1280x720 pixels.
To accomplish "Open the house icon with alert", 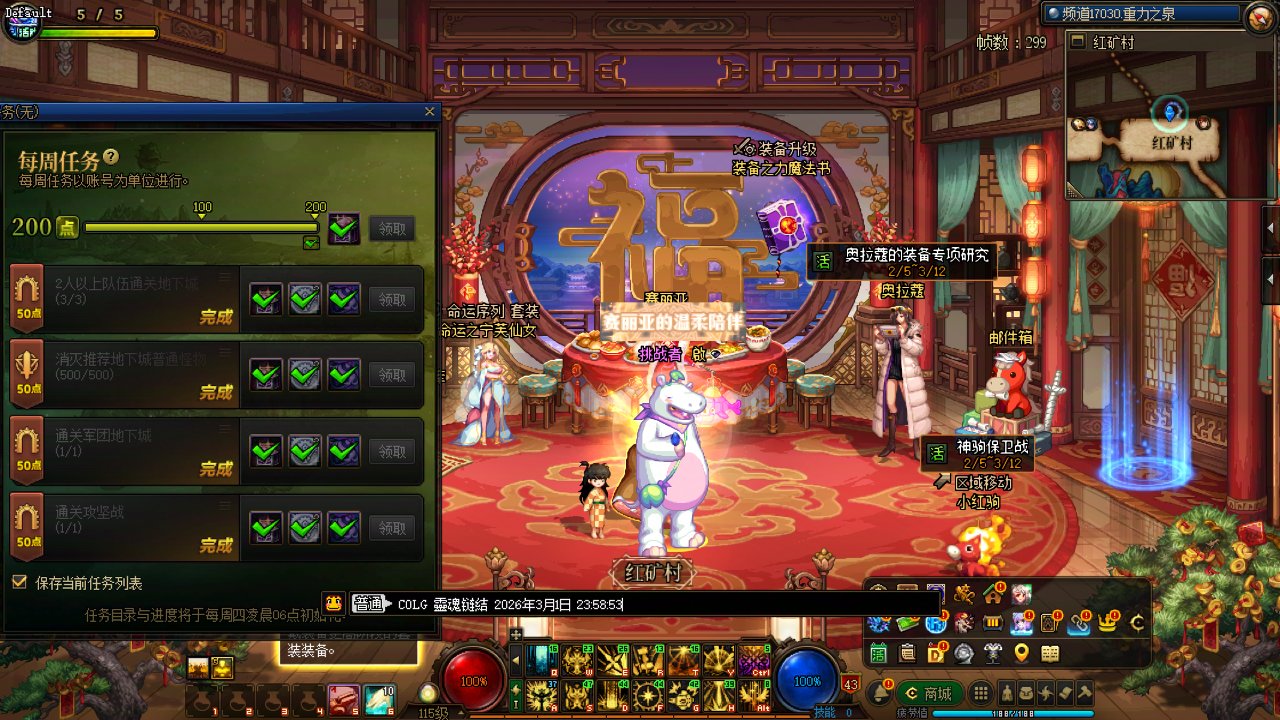I will [x=993, y=594].
